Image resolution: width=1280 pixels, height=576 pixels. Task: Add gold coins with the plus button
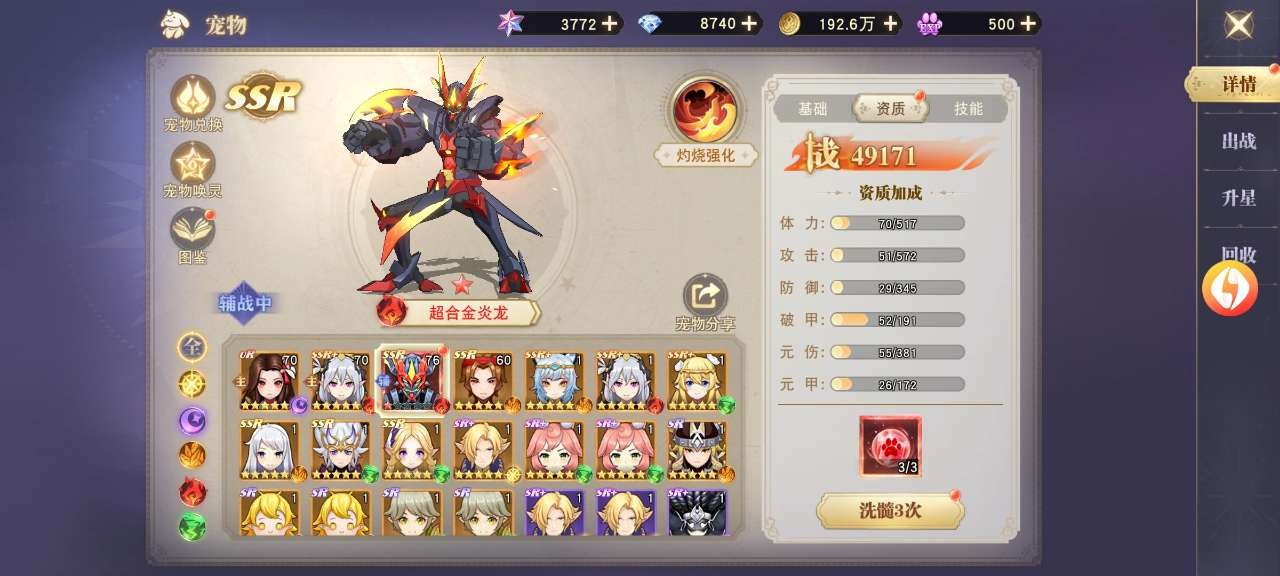tap(890, 24)
